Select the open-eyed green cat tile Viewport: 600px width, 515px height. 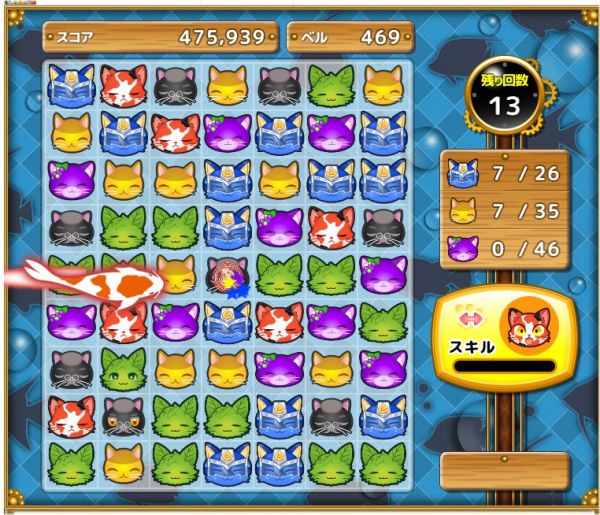124,369
